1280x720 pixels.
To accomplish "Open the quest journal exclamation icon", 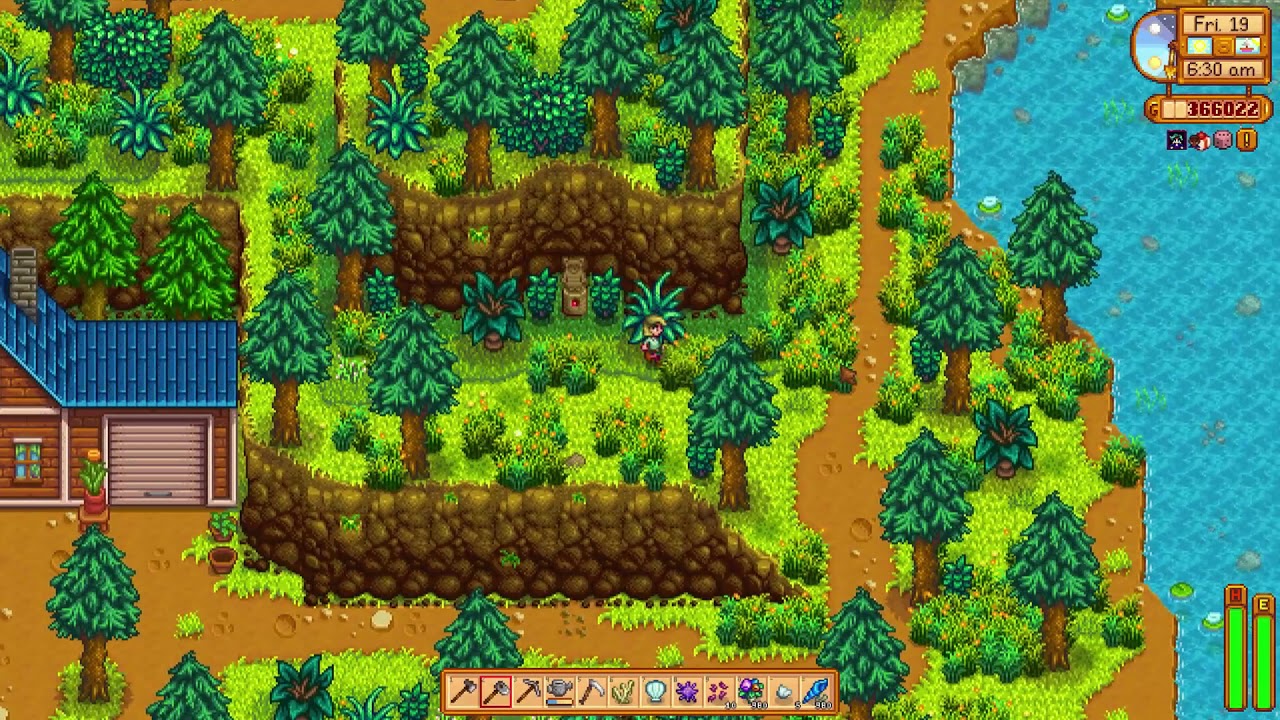I will 1246,141.
